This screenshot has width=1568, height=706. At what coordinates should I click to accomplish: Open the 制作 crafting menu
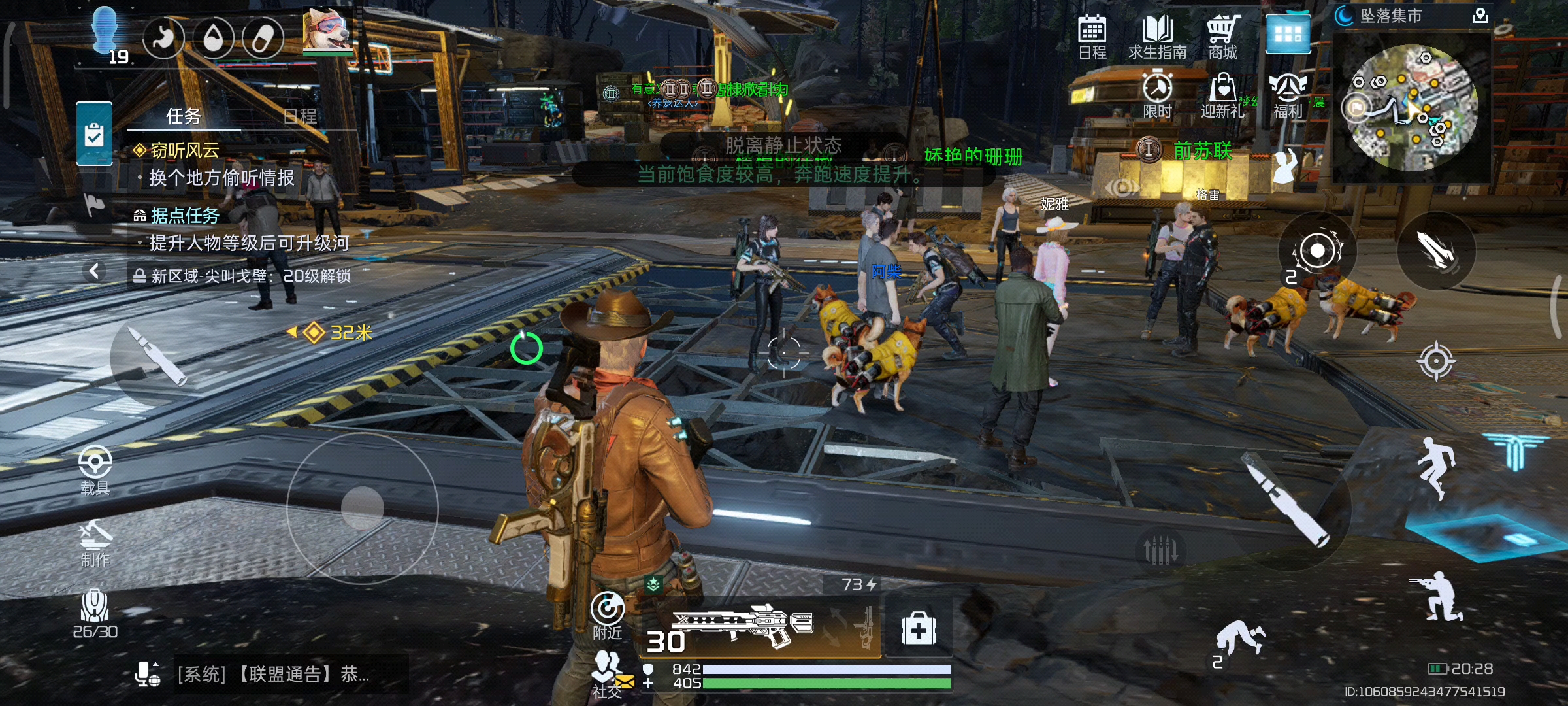(x=95, y=542)
